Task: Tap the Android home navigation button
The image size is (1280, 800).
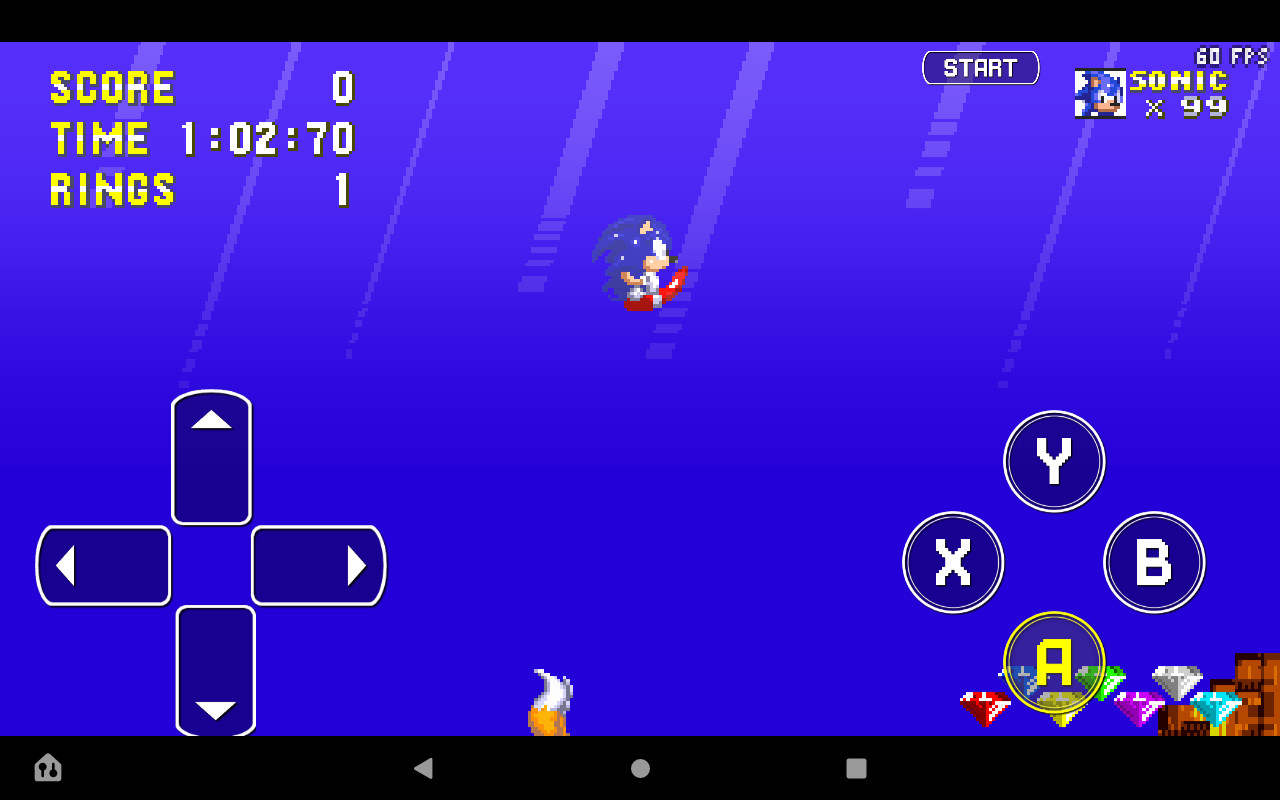Action: 640,768
